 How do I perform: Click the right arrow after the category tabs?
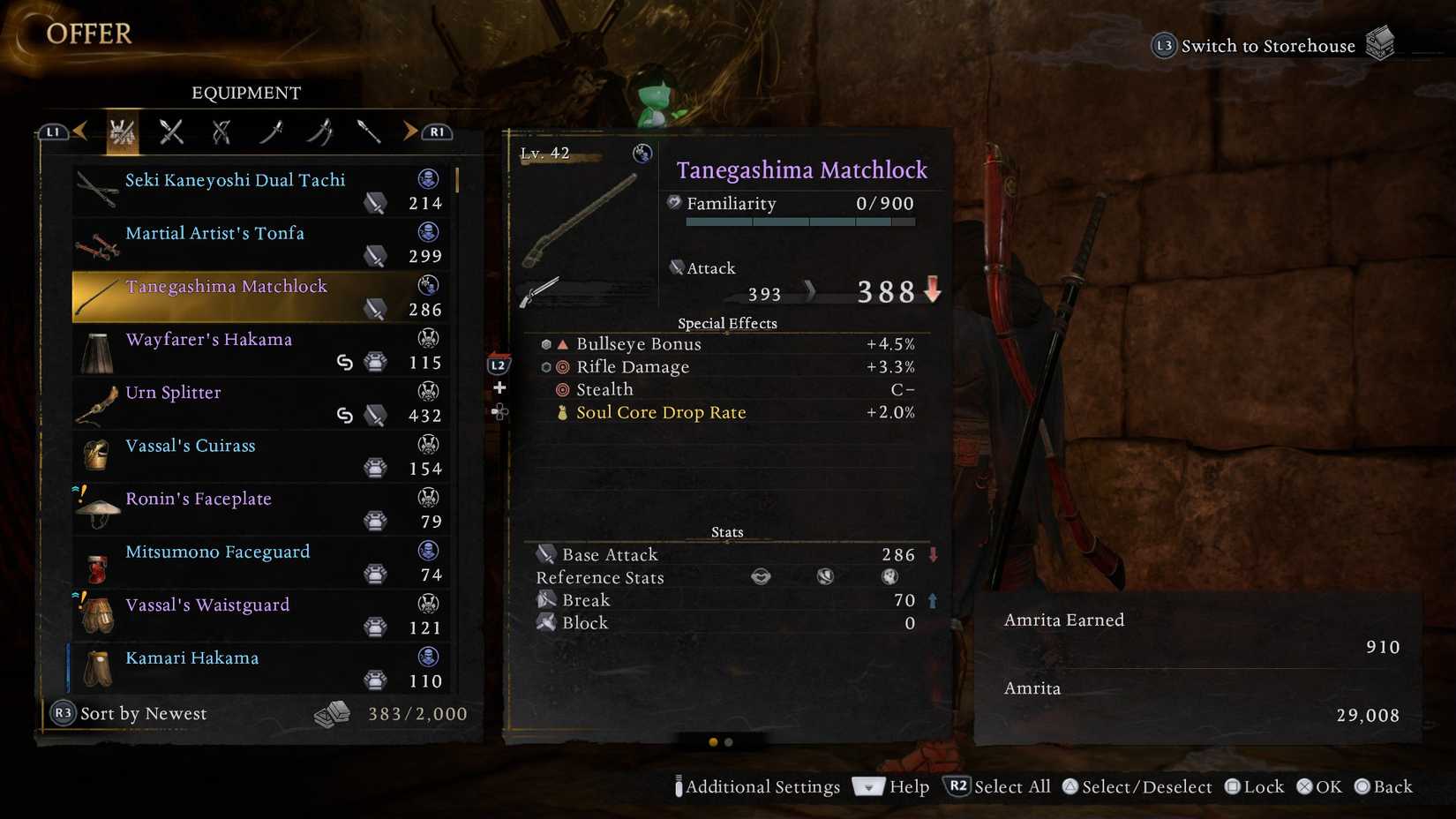click(409, 131)
